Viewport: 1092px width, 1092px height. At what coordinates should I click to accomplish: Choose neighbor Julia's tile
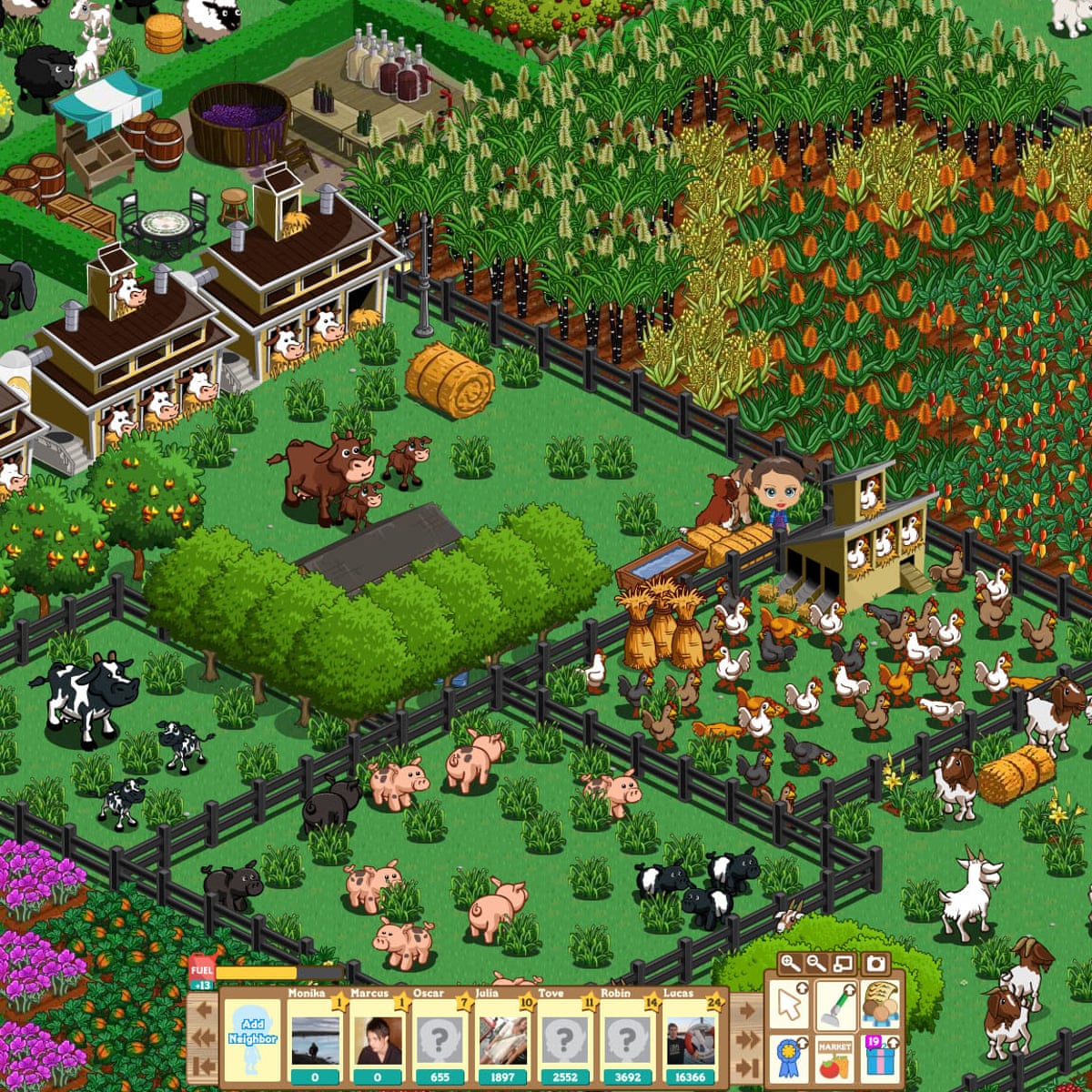pyautogui.click(x=502, y=1039)
